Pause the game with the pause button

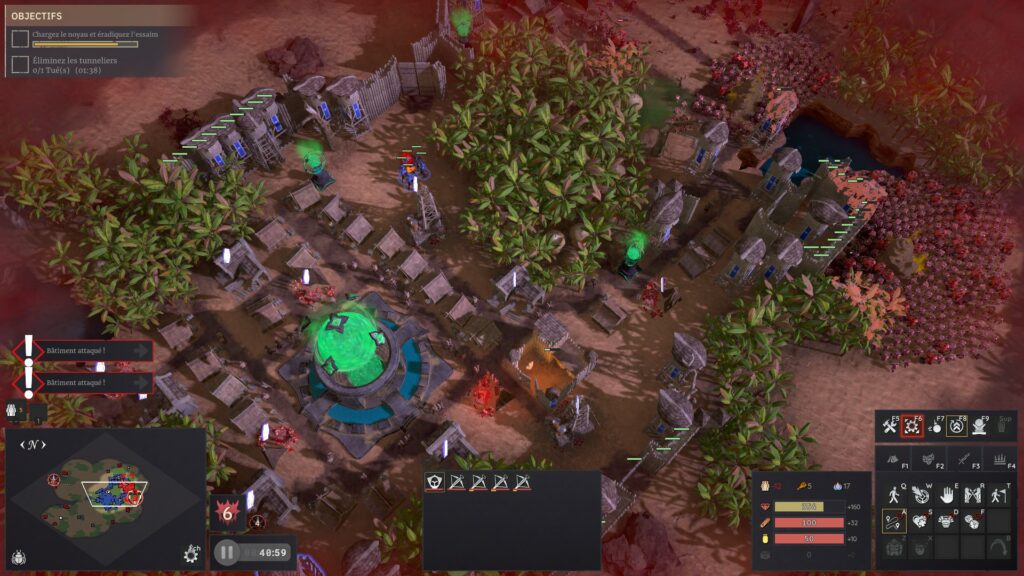(x=227, y=552)
